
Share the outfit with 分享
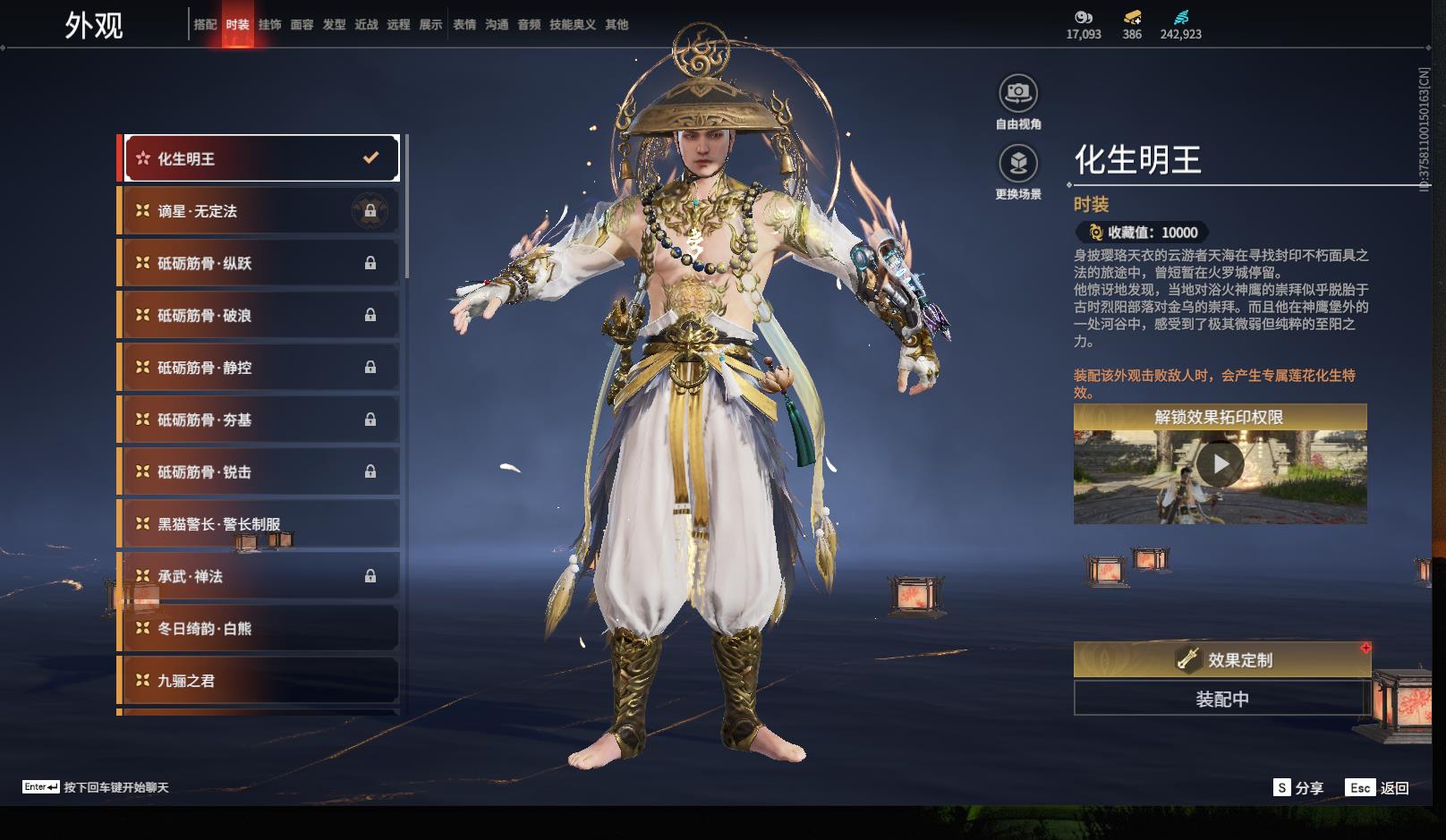pyautogui.click(x=1298, y=788)
